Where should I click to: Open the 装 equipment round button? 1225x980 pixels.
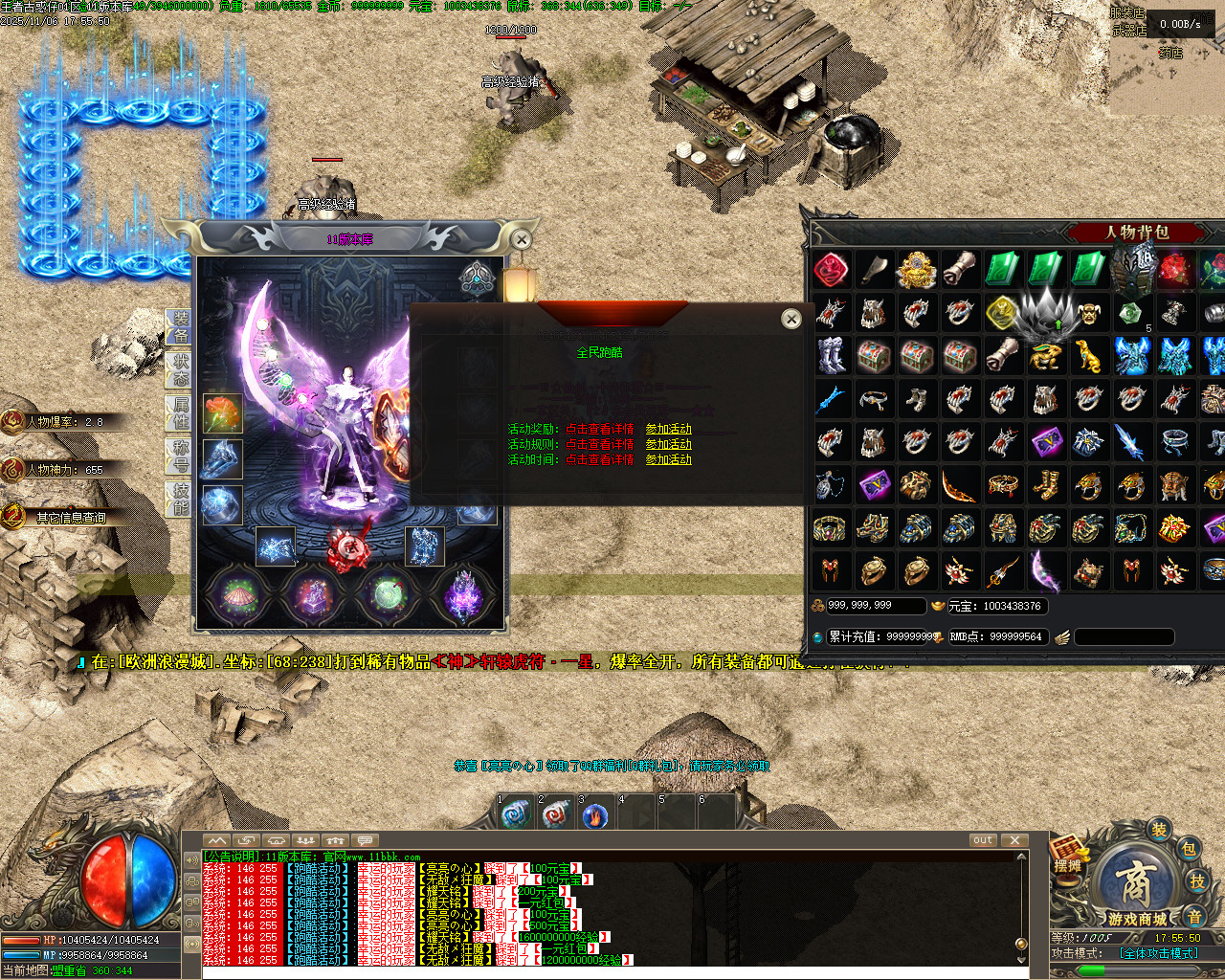pos(1159,830)
